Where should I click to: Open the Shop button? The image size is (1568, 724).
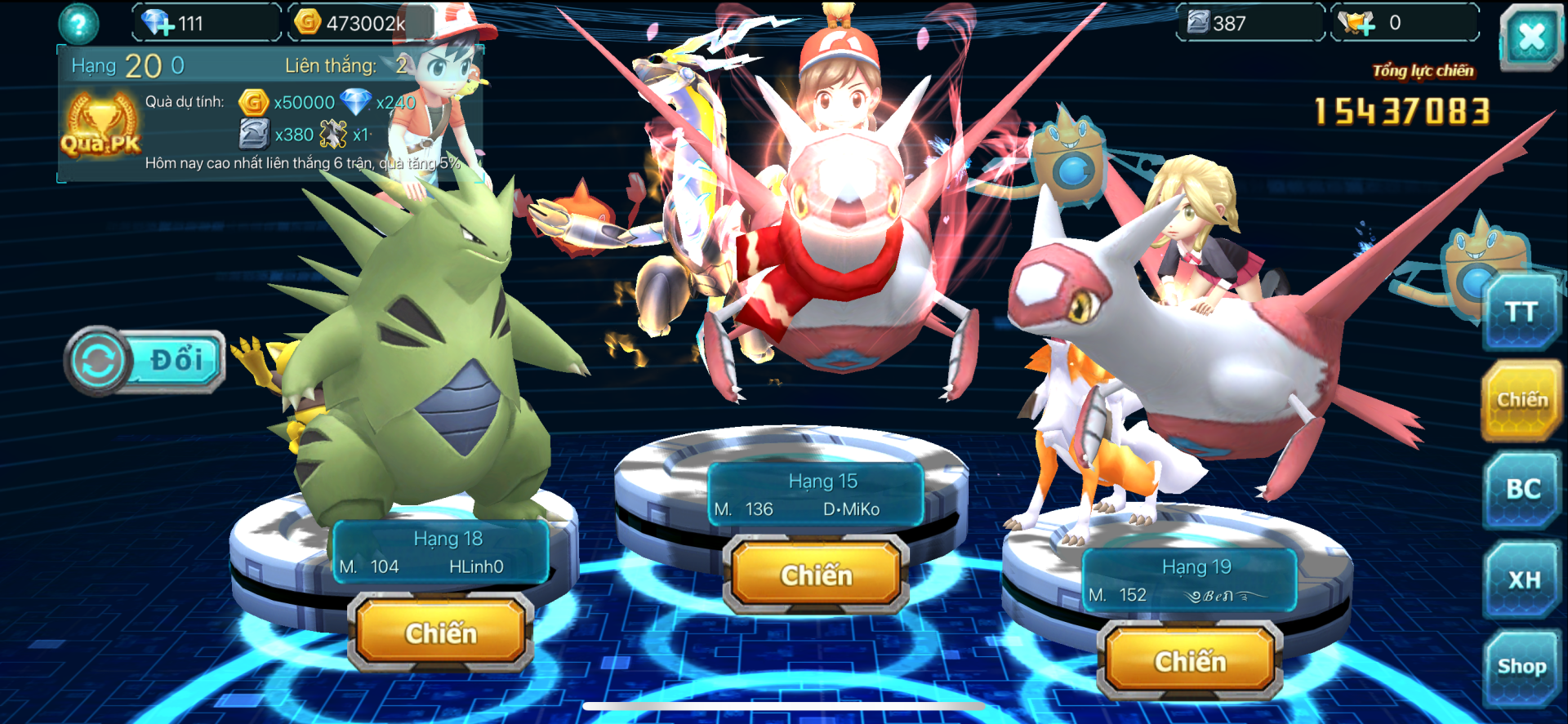1521,667
